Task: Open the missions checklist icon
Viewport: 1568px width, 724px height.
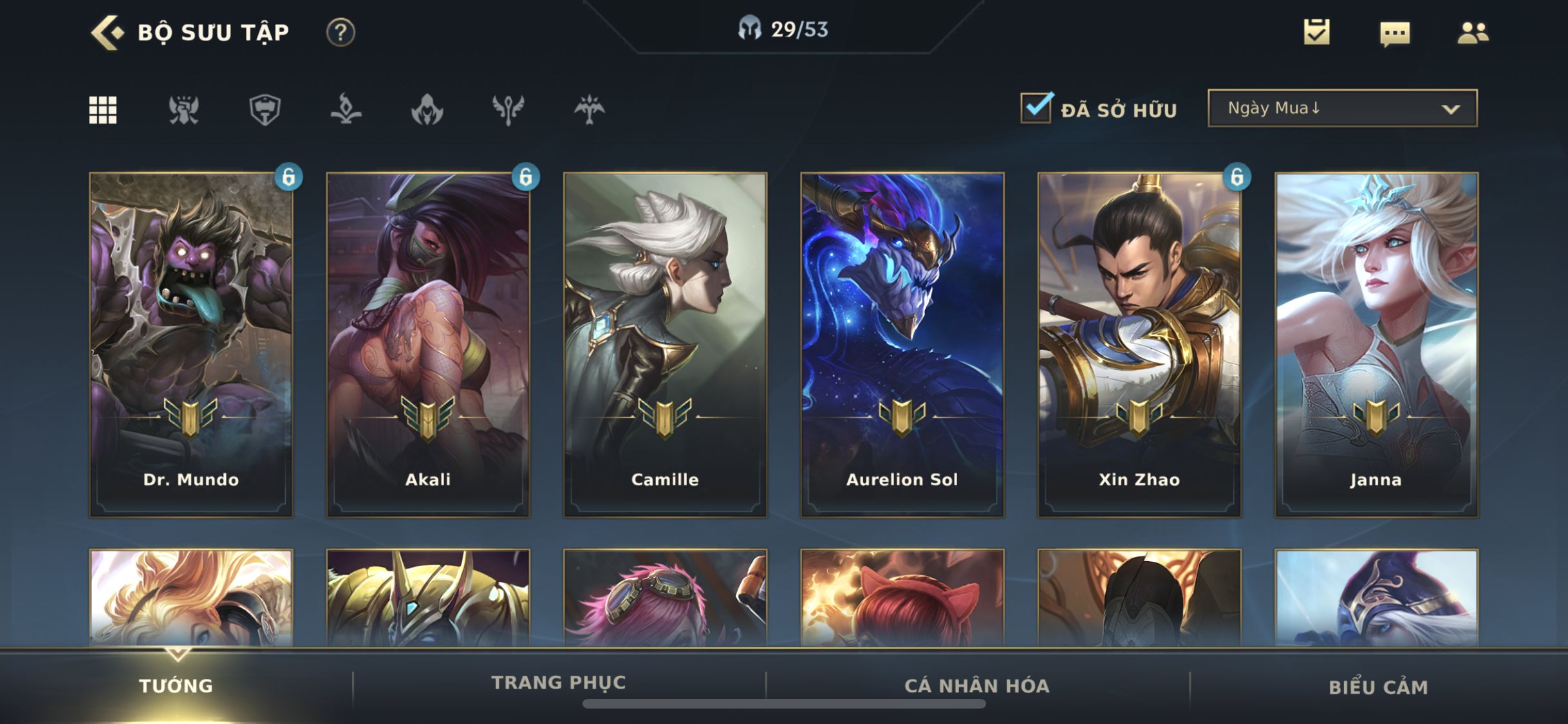Action: 1316,32
